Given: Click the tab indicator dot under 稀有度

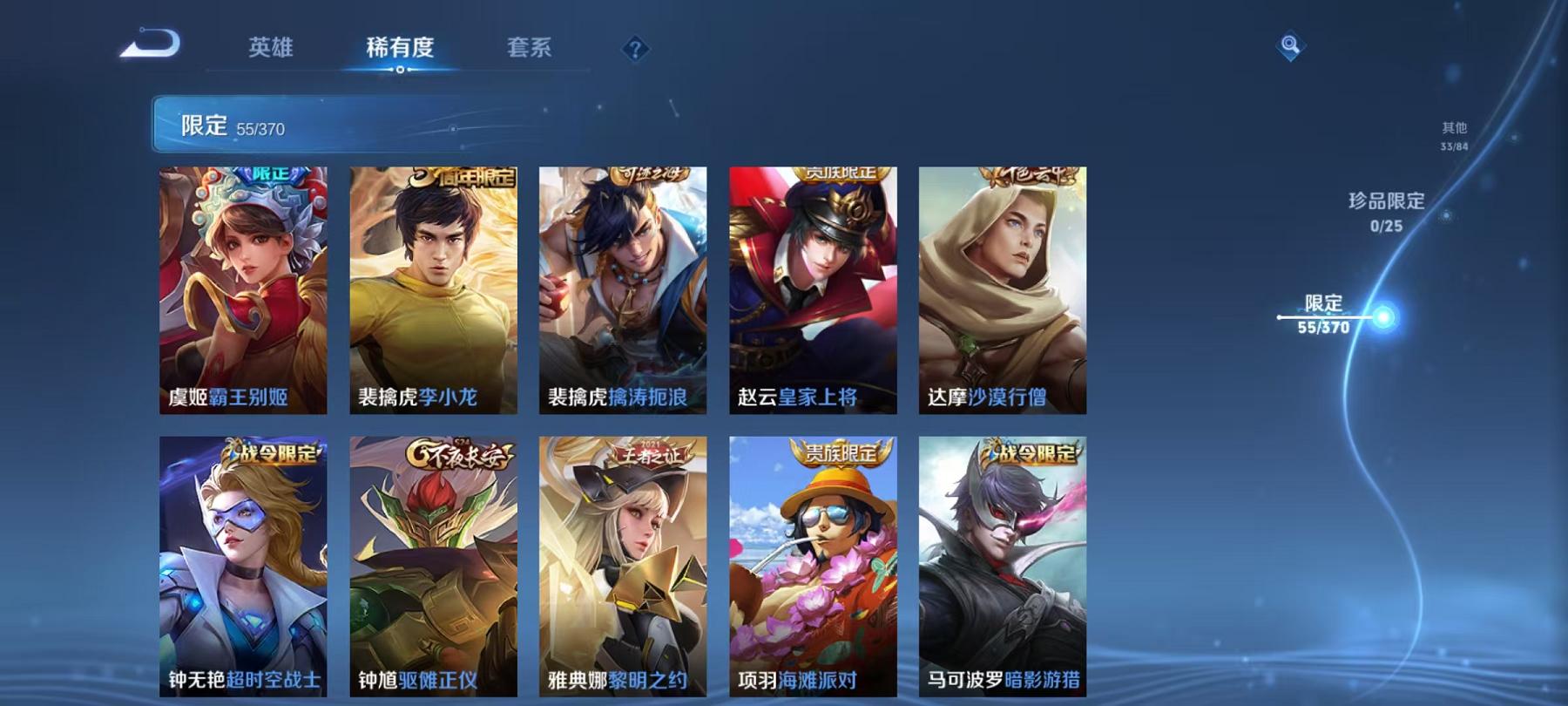Looking at the screenshot, I should (400, 69).
